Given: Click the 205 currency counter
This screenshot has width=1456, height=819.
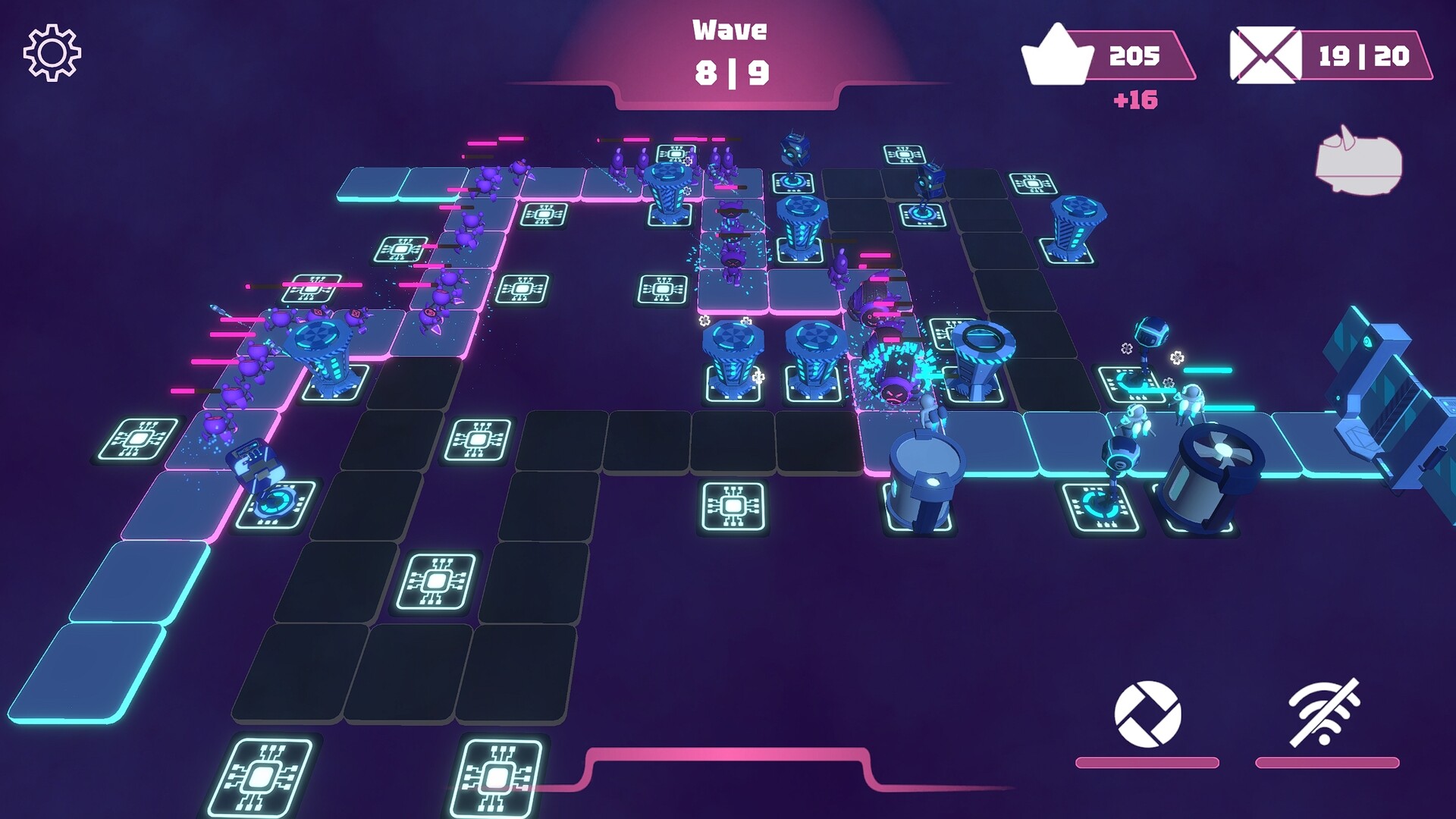Looking at the screenshot, I should (1132, 55).
